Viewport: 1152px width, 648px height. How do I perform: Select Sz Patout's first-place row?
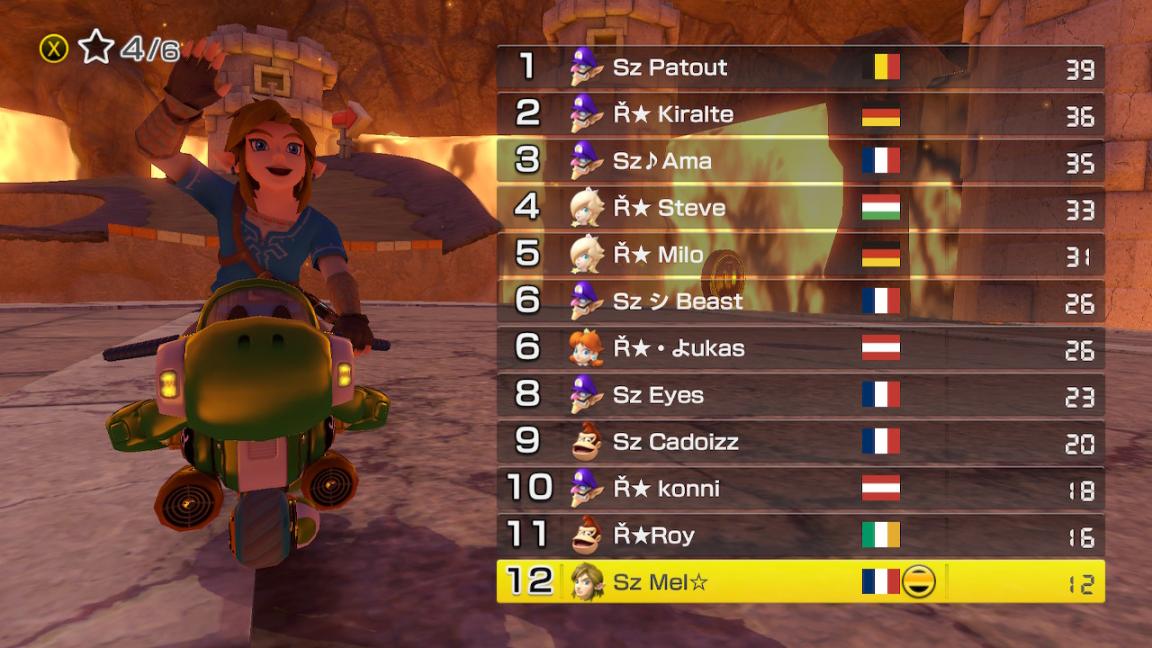[x=800, y=67]
